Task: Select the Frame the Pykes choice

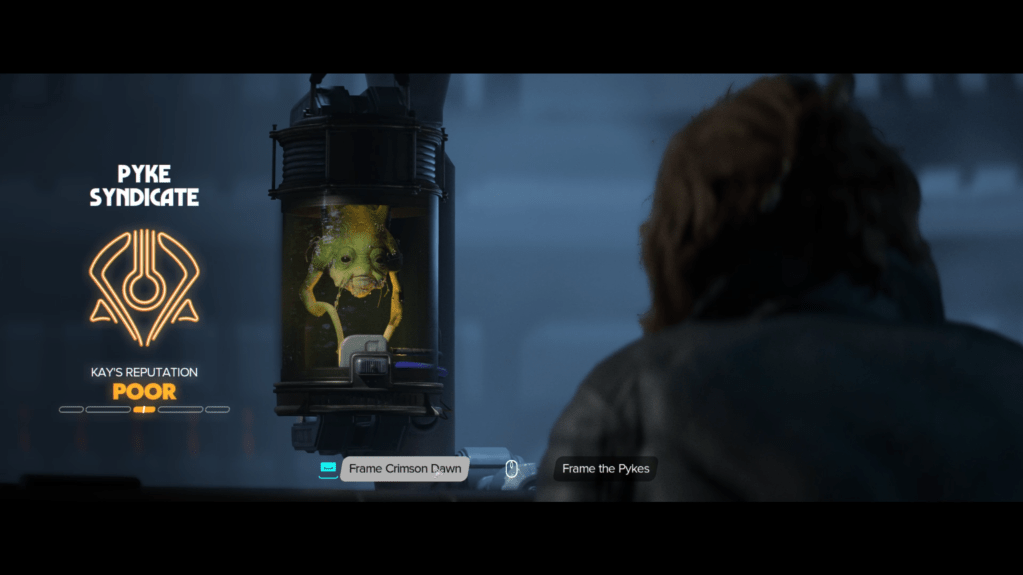Action: [x=605, y=469]
